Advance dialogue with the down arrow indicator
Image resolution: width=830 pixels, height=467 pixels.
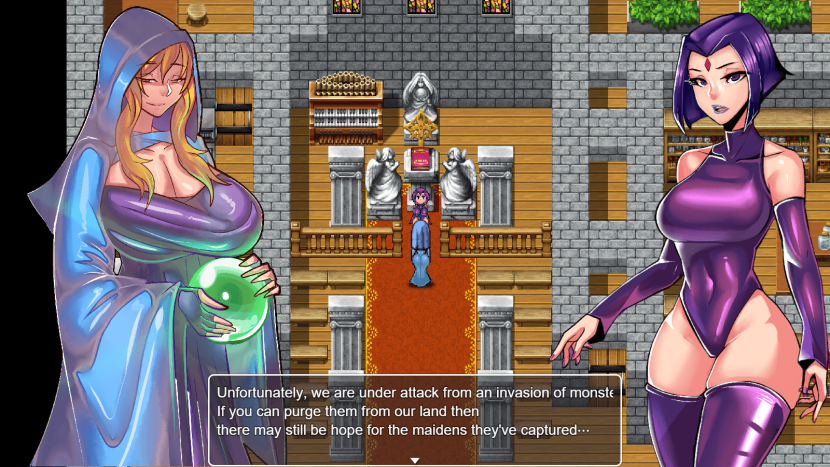pyautogui.click(x=415, y=459)
